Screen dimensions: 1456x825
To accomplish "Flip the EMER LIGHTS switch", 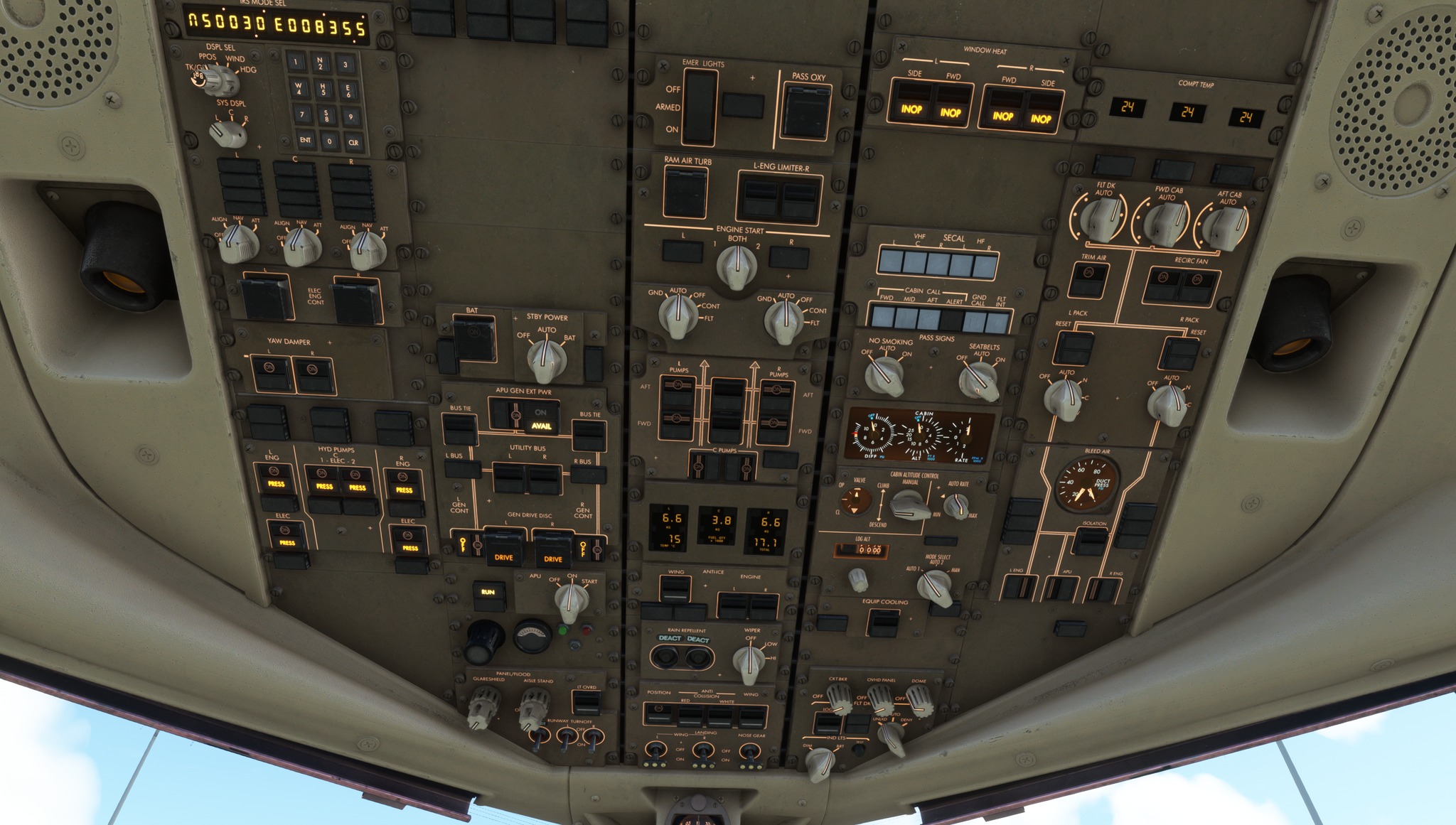I will [698, 108].
